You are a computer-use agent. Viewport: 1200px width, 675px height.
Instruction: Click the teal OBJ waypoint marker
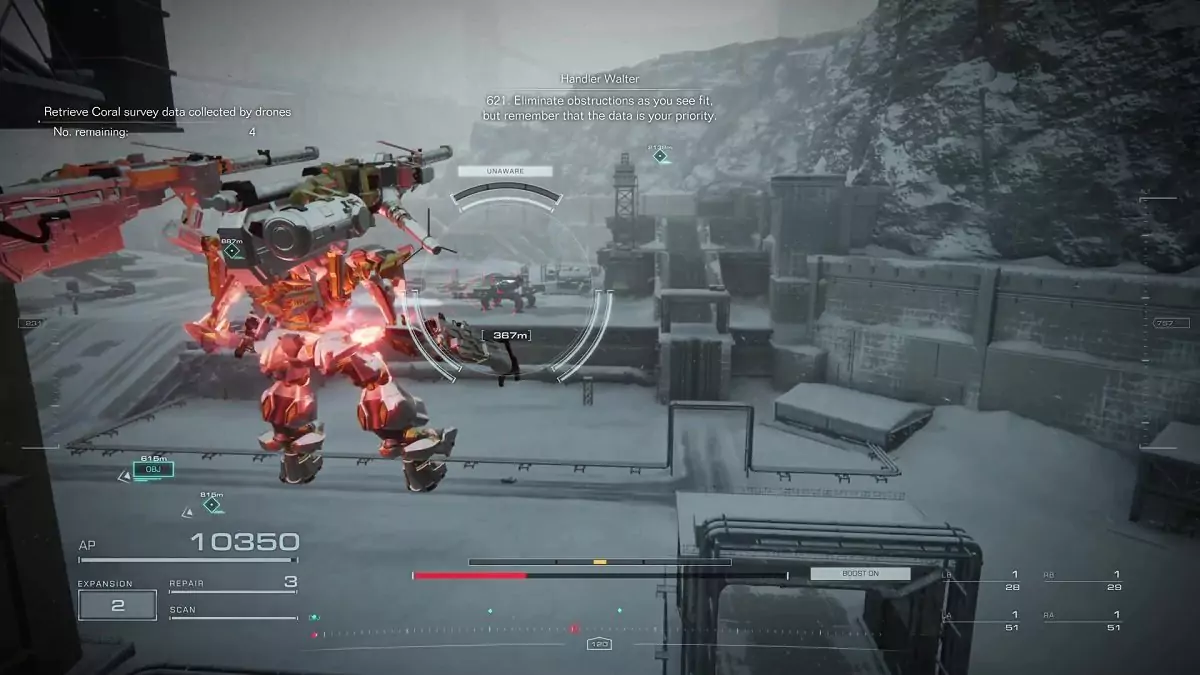pos(153,469)
